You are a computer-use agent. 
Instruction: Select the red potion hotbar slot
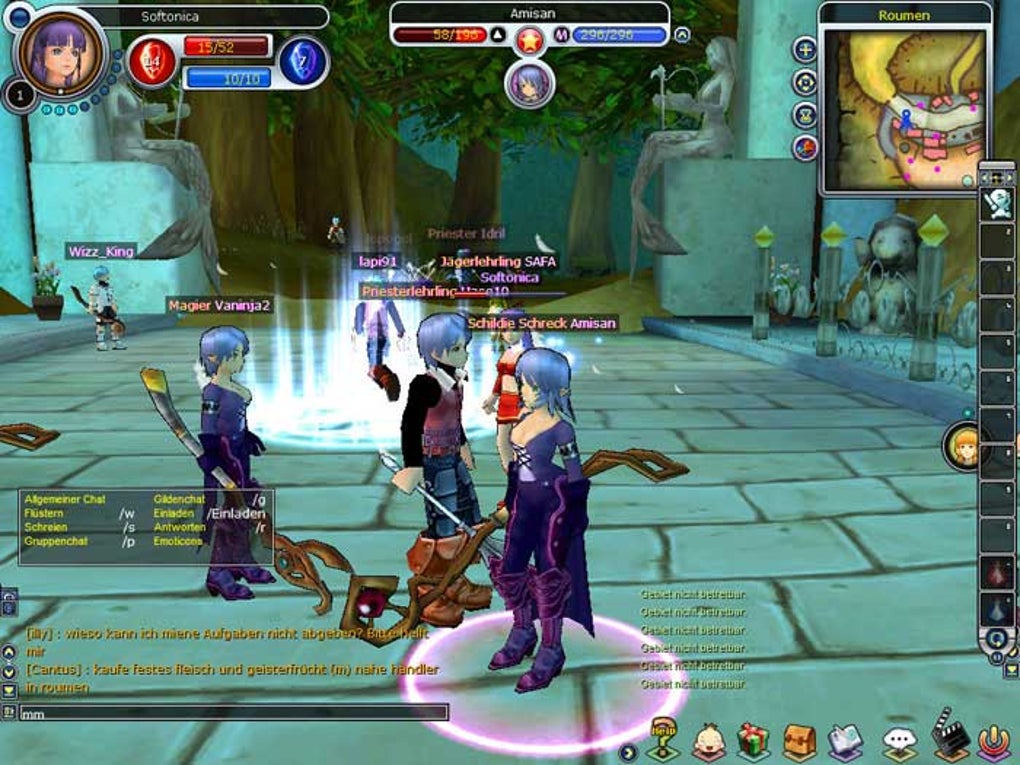997,572
